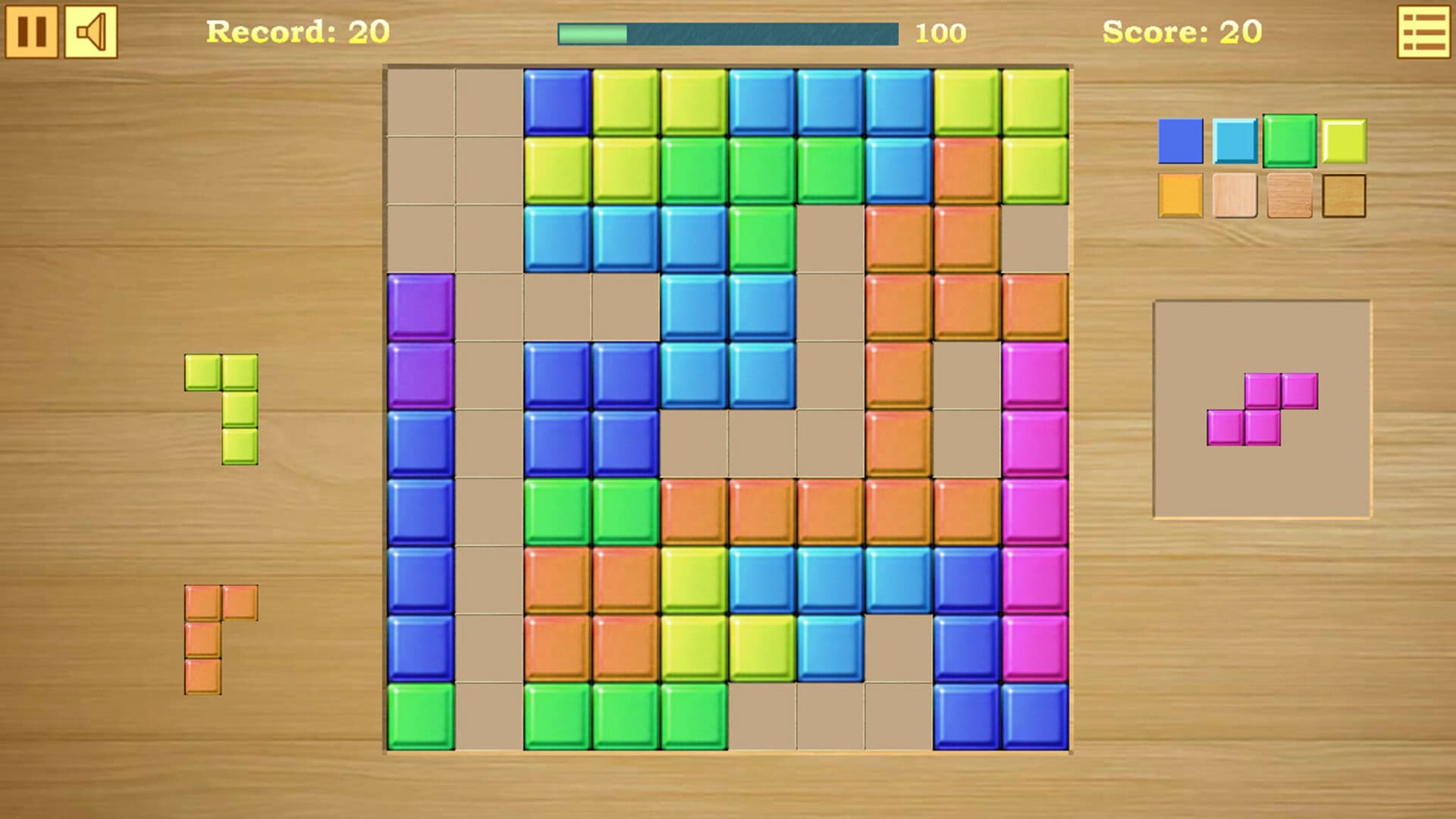Click the Record: 20 label

click(x=297, y=32)
